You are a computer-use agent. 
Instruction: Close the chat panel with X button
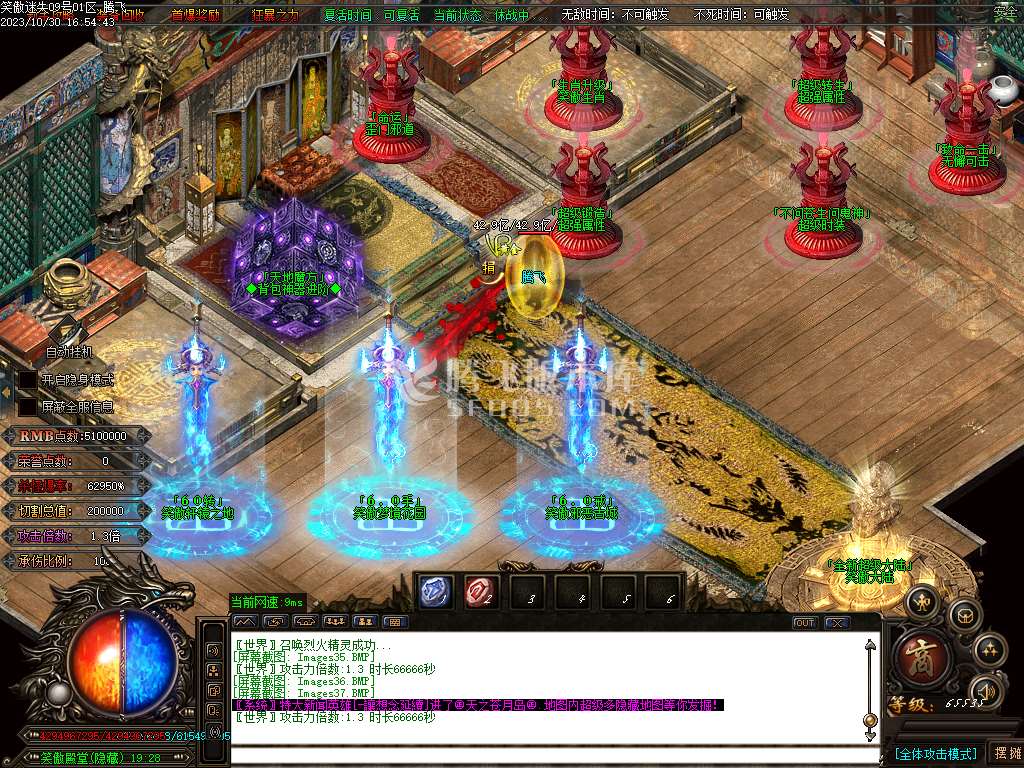click(x=836, y=622)
